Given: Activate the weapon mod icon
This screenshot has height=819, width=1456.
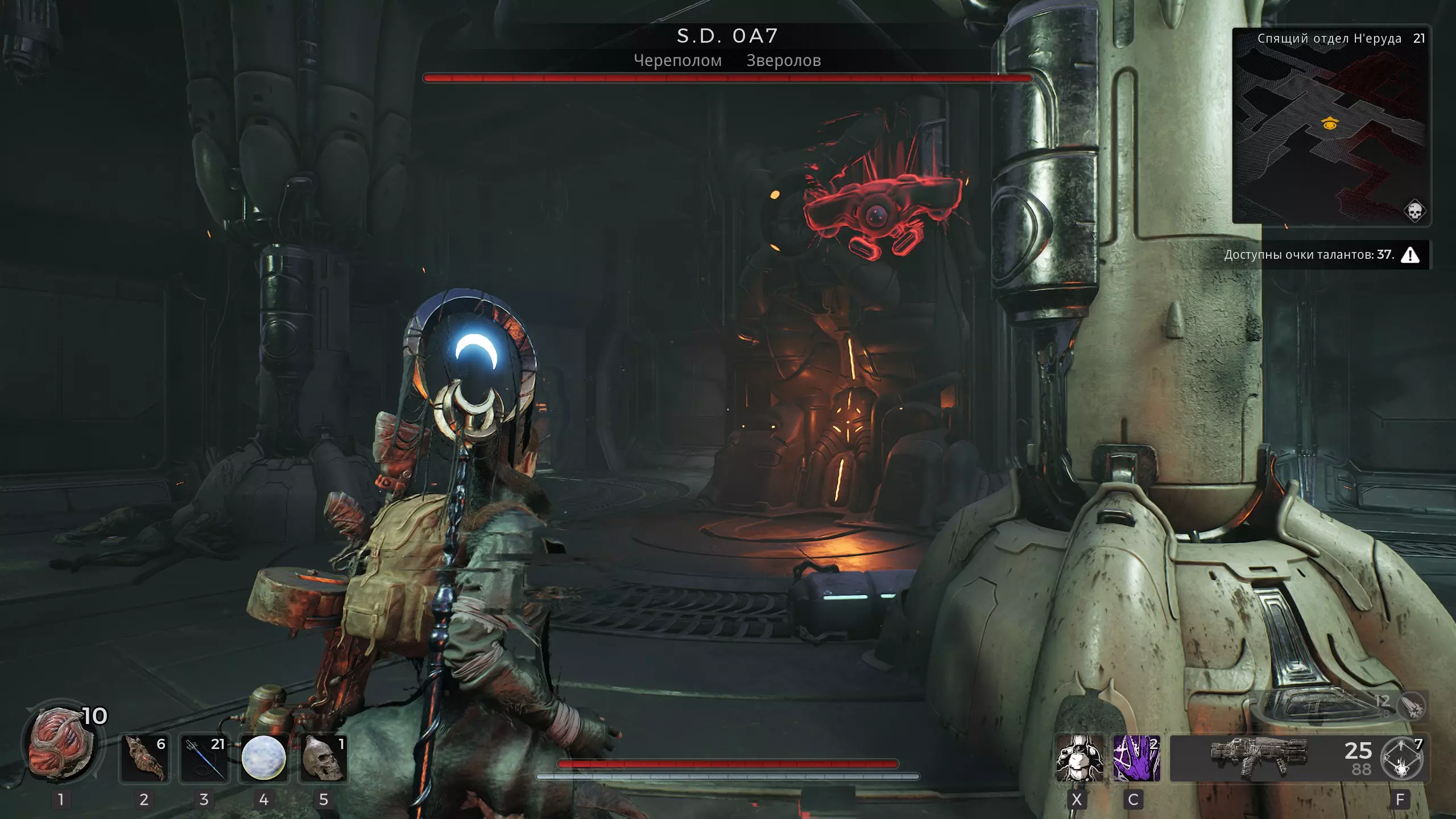Looking at the screenshot, I should [x=1402, y=758].
